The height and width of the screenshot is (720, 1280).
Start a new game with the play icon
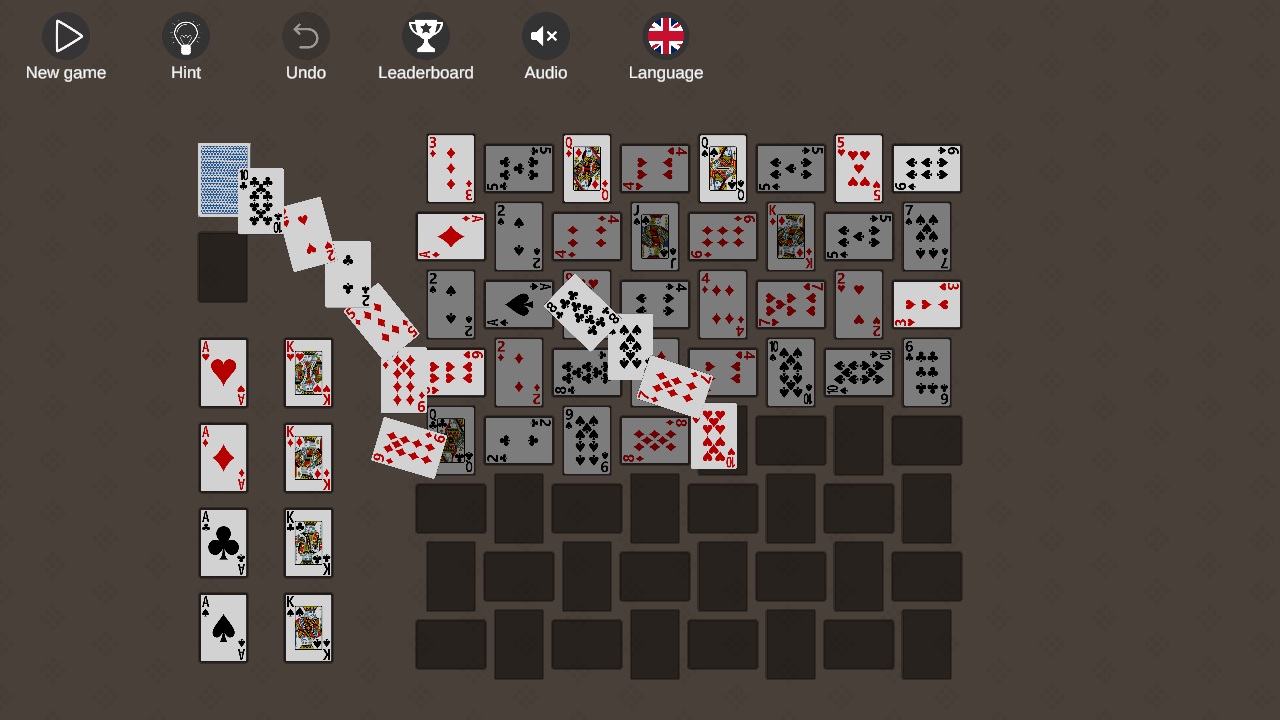click(66, 37)
